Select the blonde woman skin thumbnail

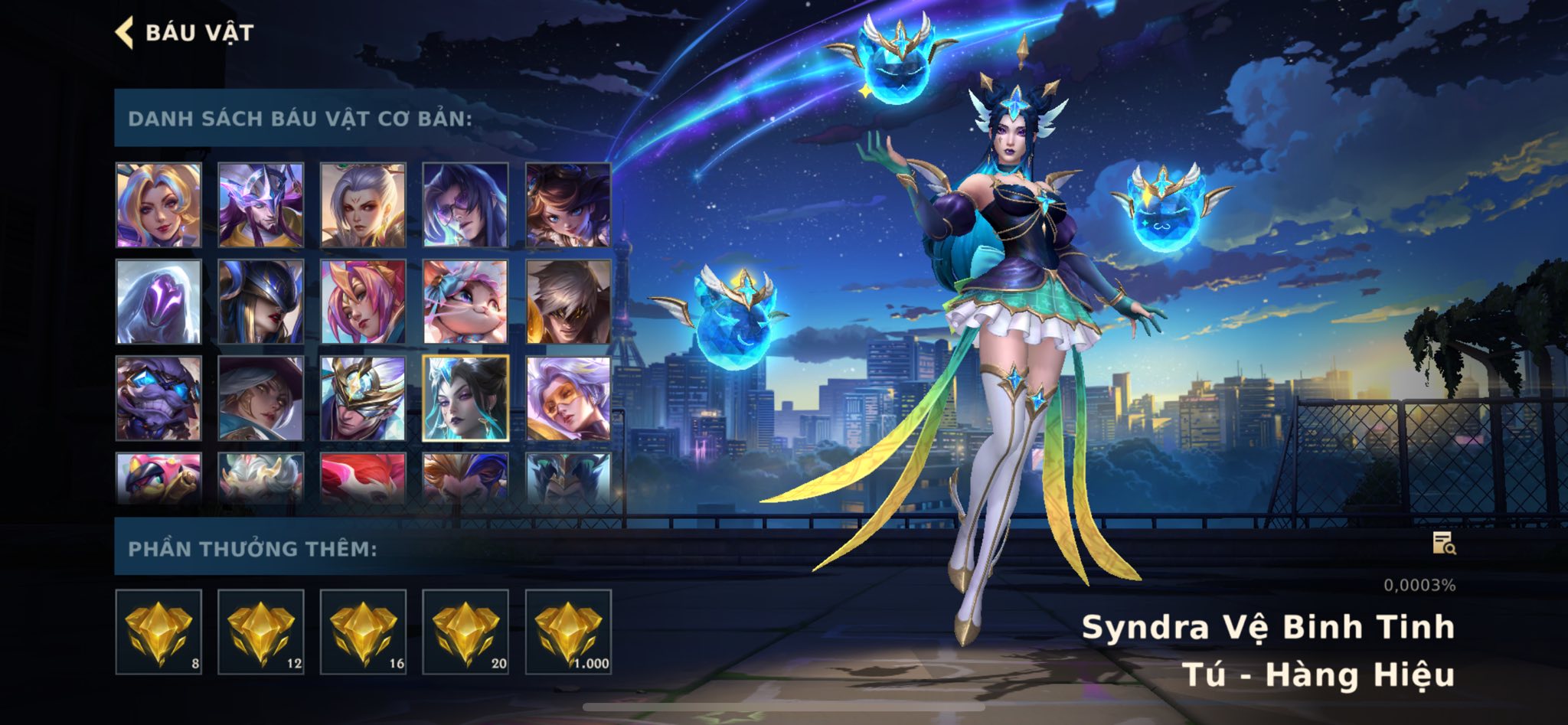158,205
